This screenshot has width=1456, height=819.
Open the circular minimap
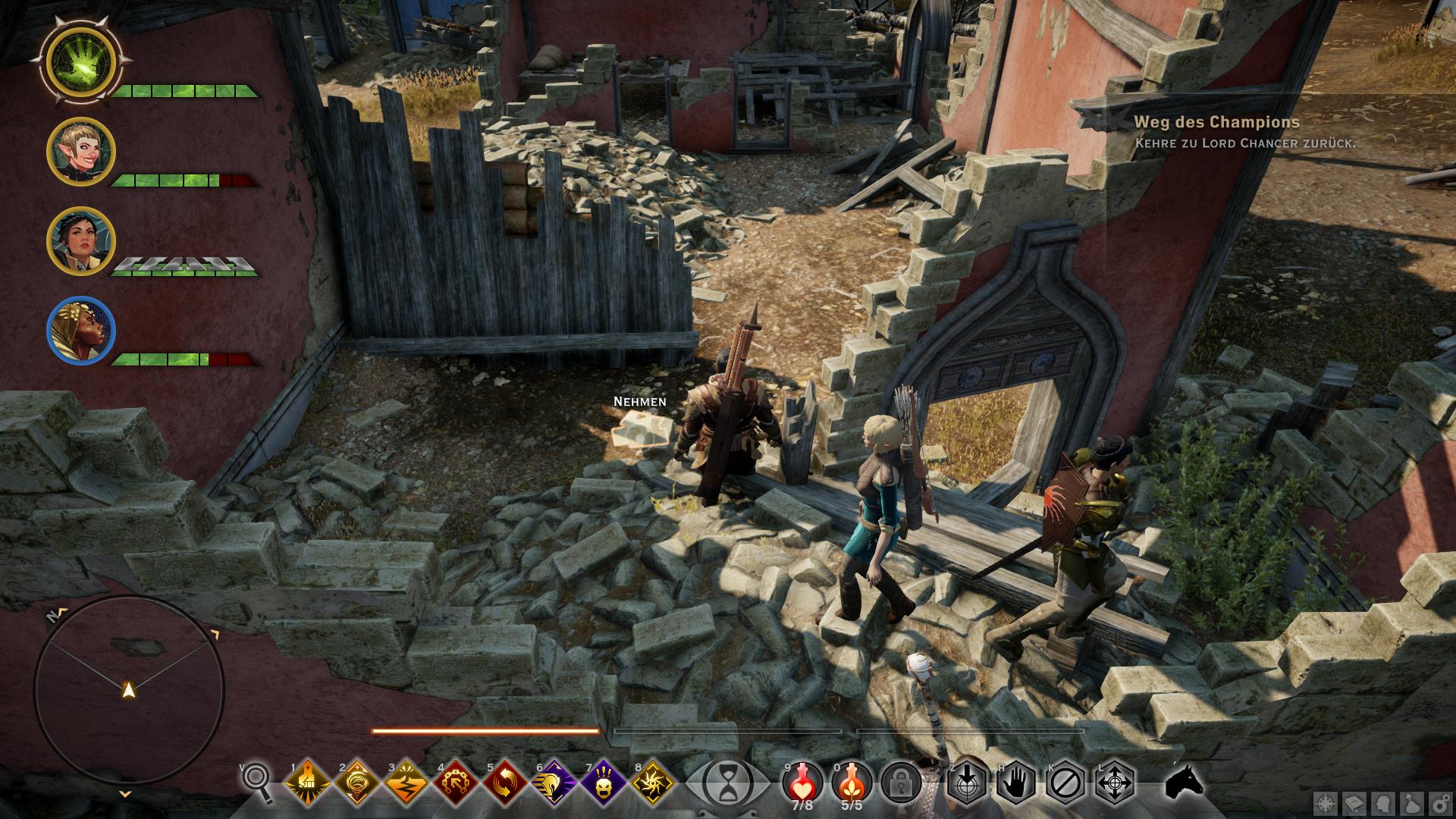(x=129, y=690)
